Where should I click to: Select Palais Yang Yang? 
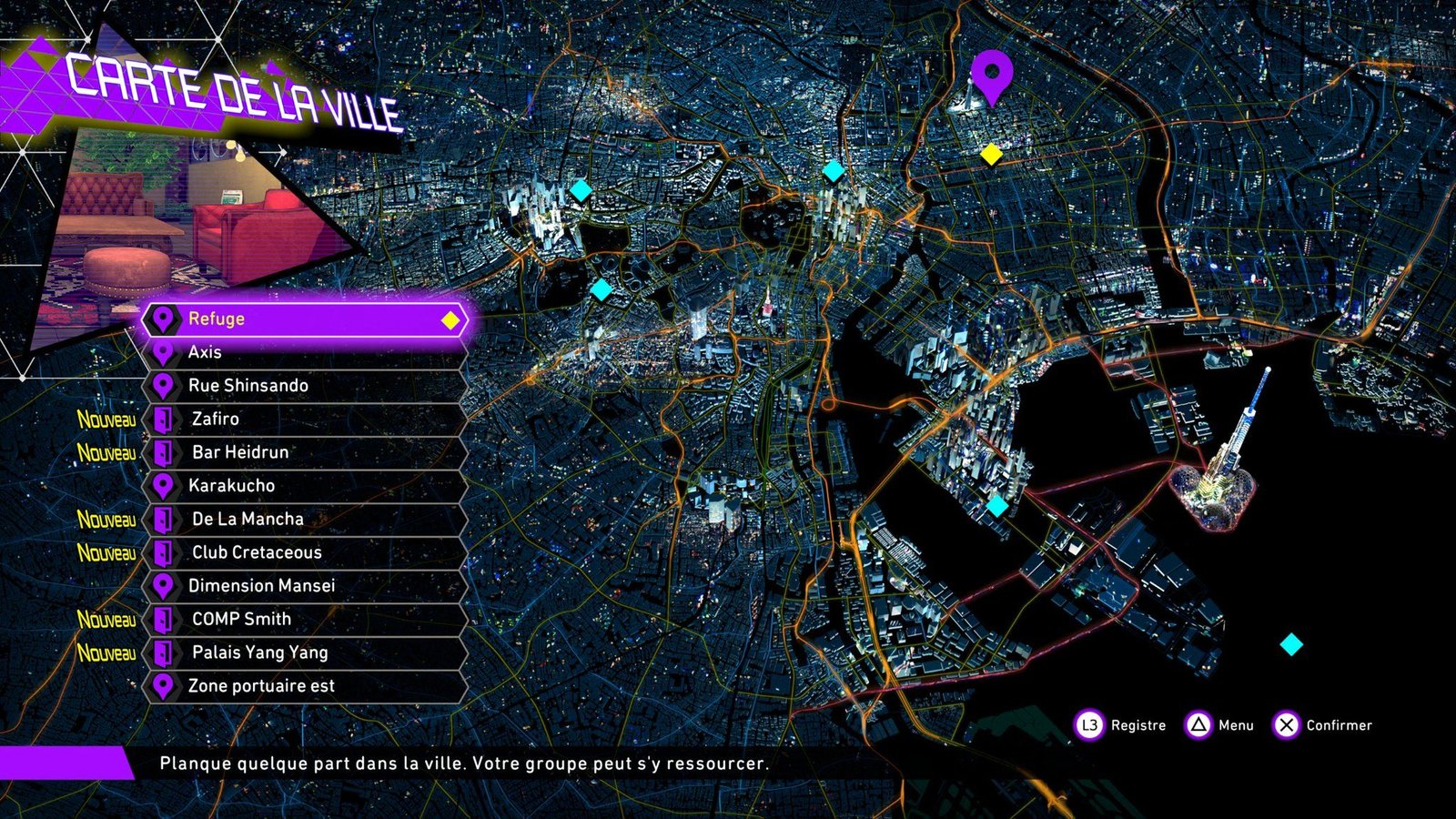pyautogui.click(x=260, y=652)
